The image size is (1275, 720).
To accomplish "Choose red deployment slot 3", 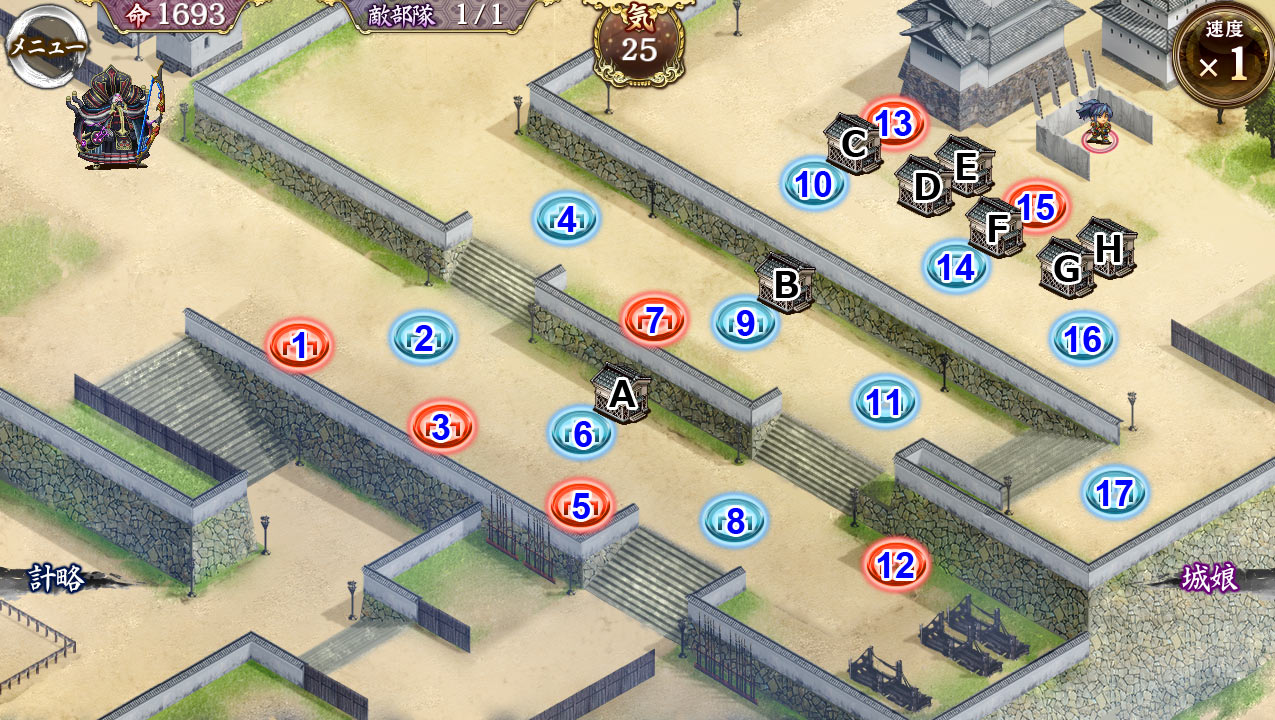I will [441, 428].
